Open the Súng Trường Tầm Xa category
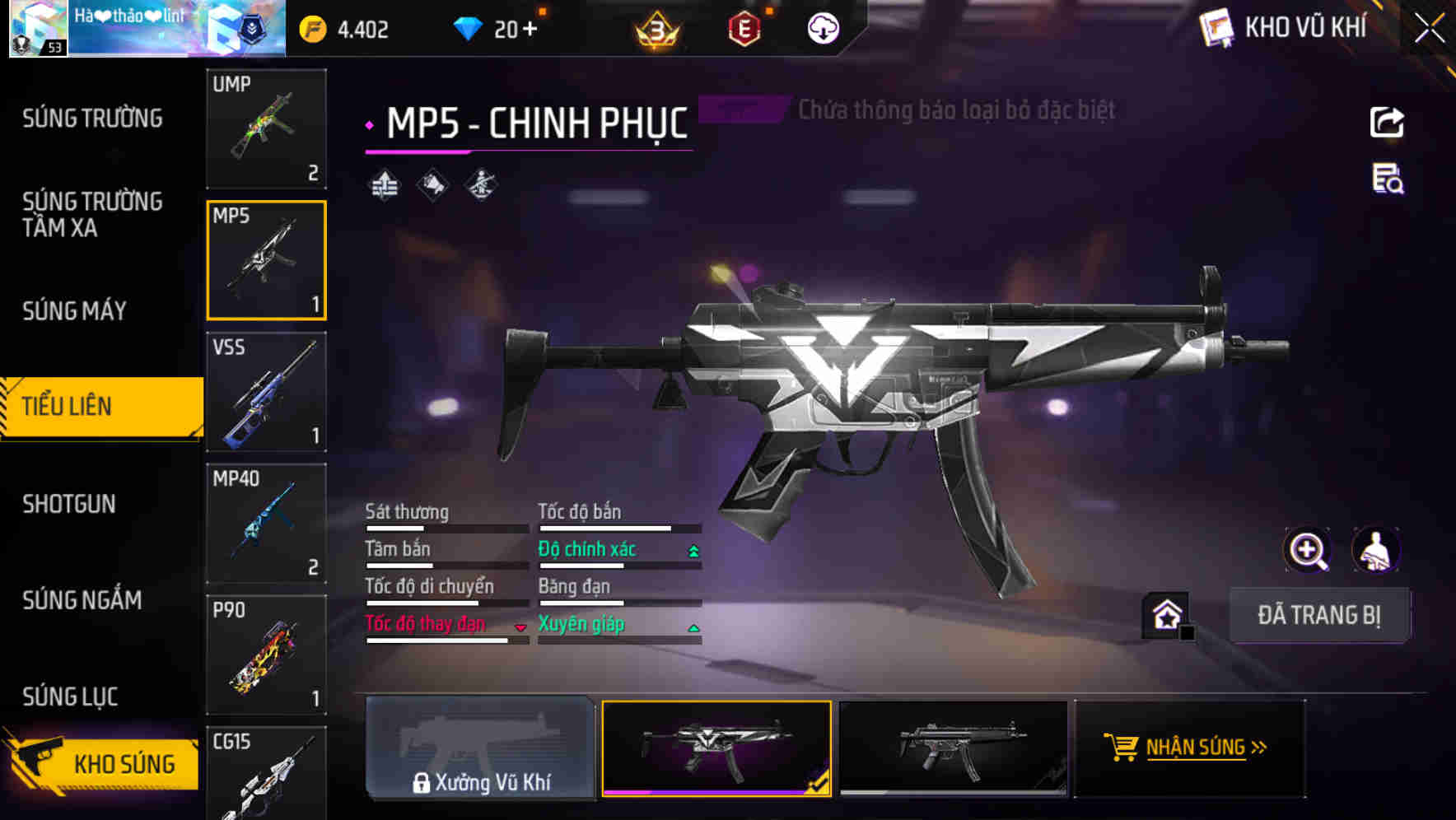The width and height of the screenshot is (1456, 820). pos(92,214)
